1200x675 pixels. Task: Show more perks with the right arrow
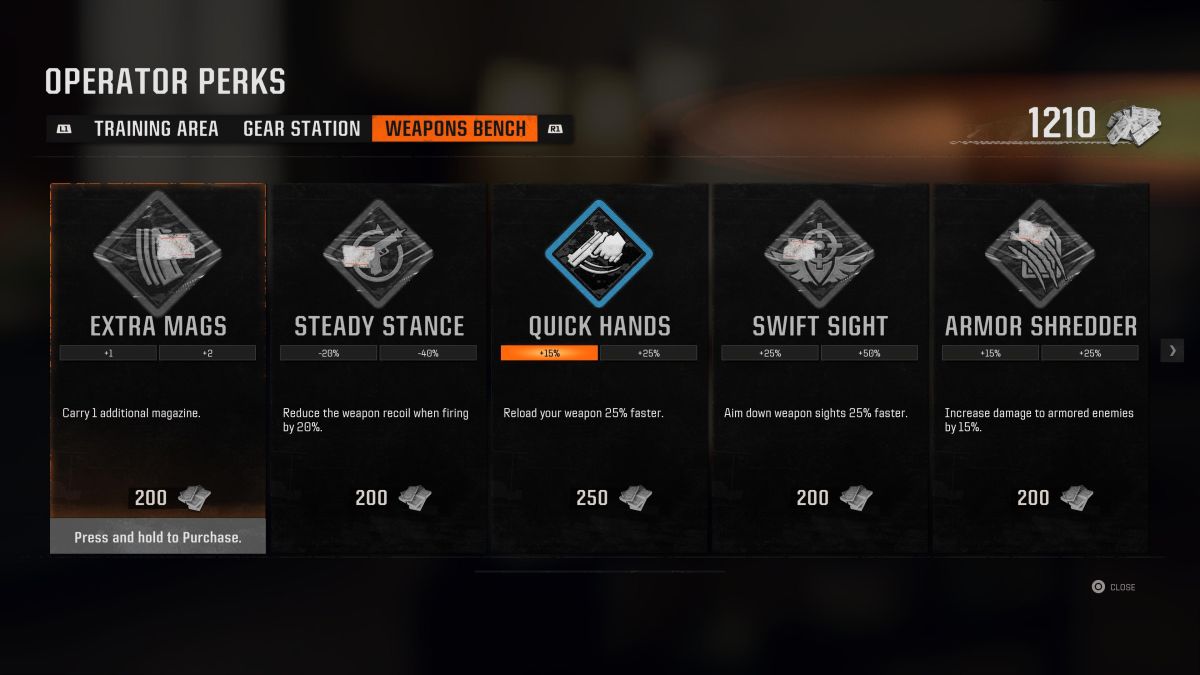point(1173,350)
